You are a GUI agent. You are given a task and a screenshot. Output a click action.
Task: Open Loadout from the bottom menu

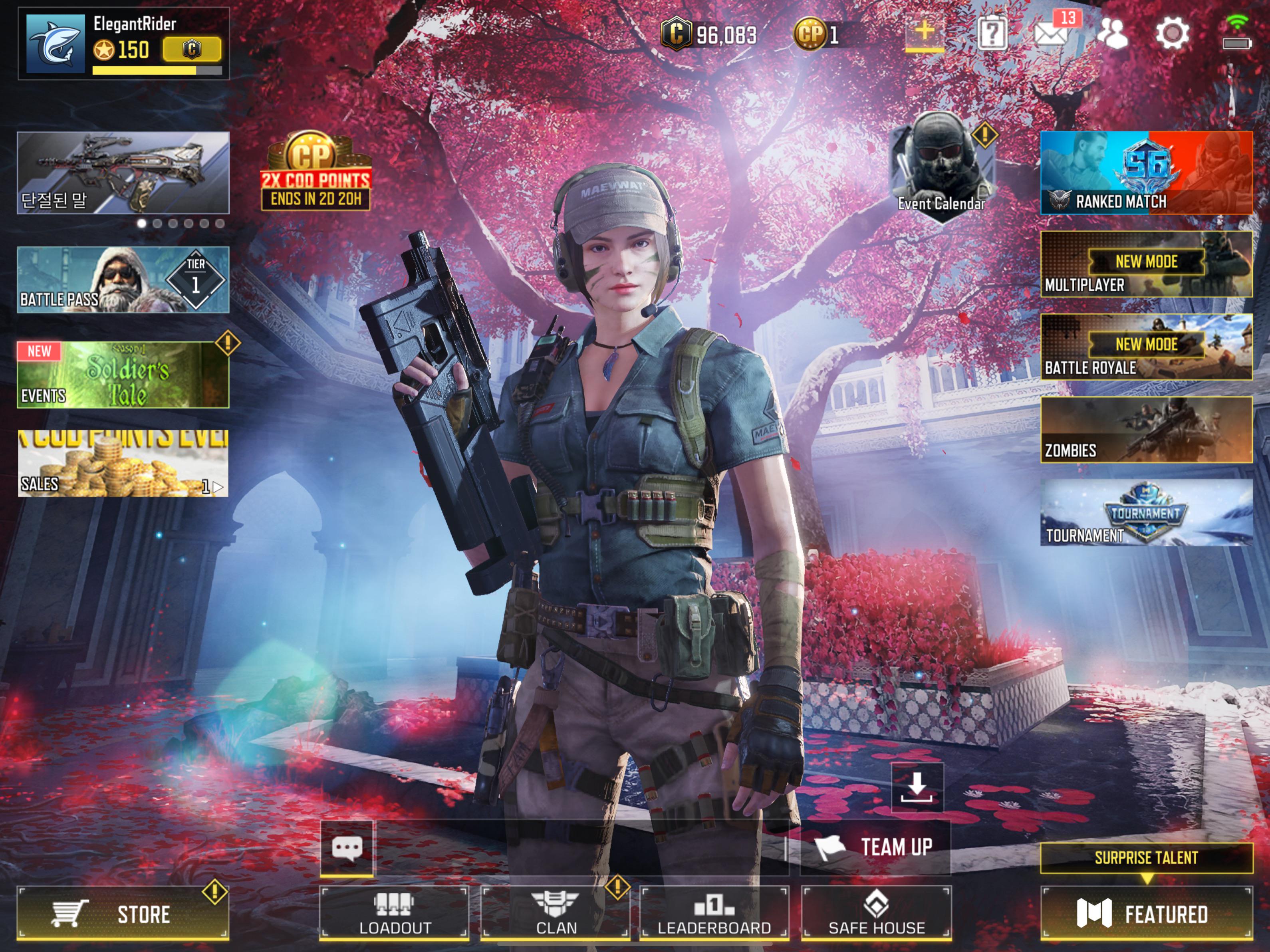(x=394, y=913)
